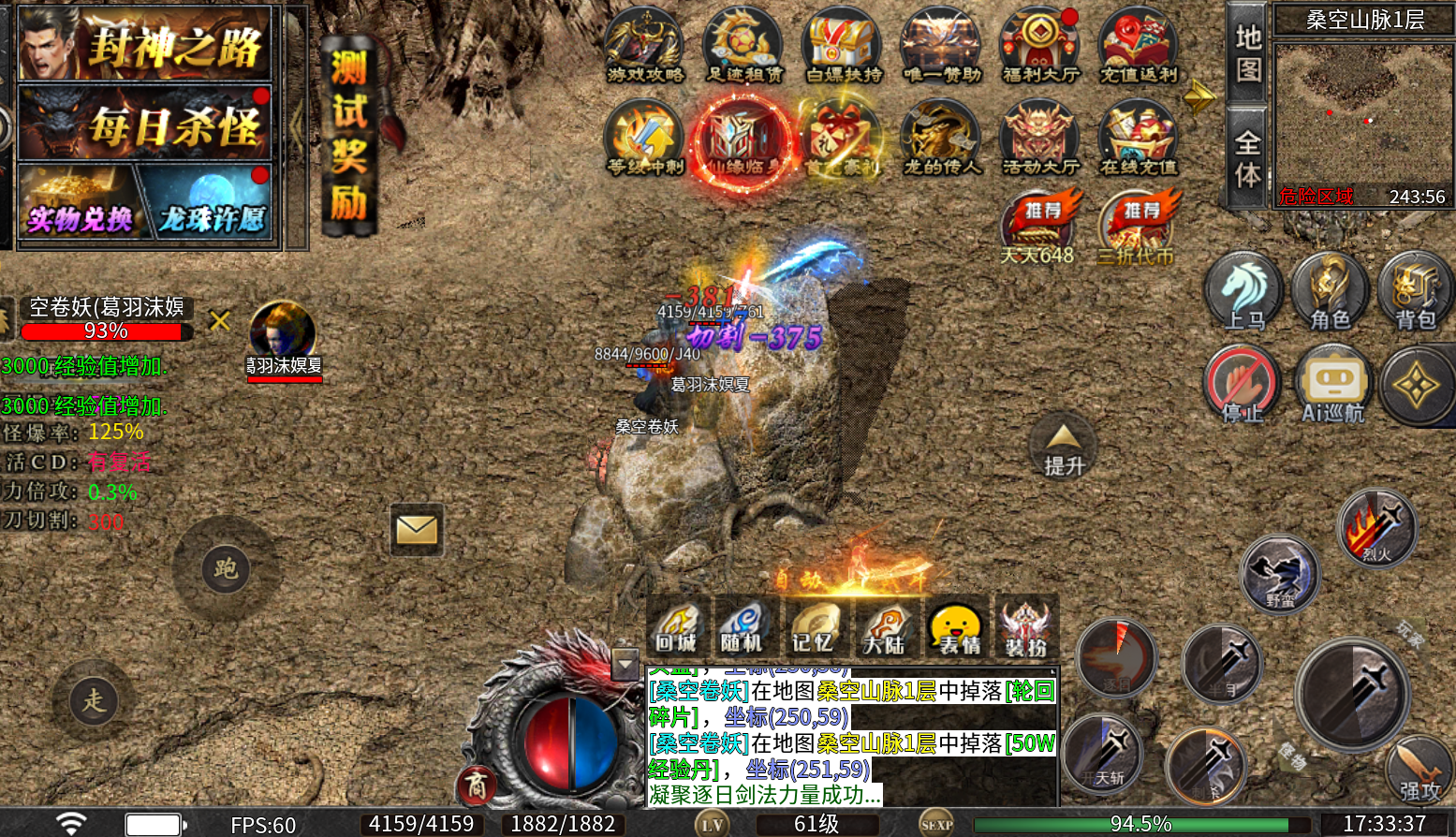Viewport: 1456px width, 837px height.
Task: Open the 游戏攻略 guide icon
Action: pyautogui.click(x=644, y=45)
